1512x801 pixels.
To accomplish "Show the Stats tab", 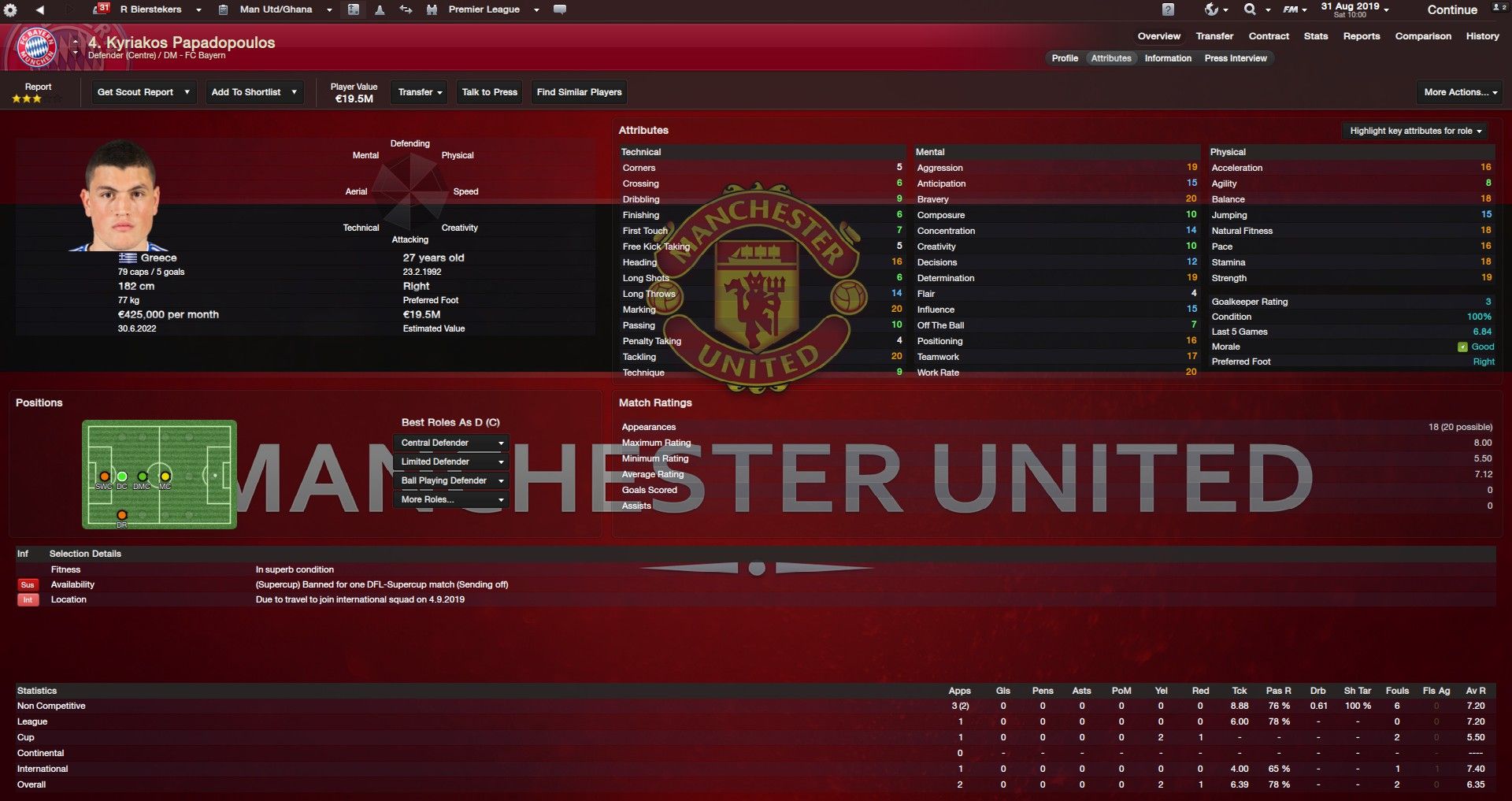I will (x=1315, y=36).
